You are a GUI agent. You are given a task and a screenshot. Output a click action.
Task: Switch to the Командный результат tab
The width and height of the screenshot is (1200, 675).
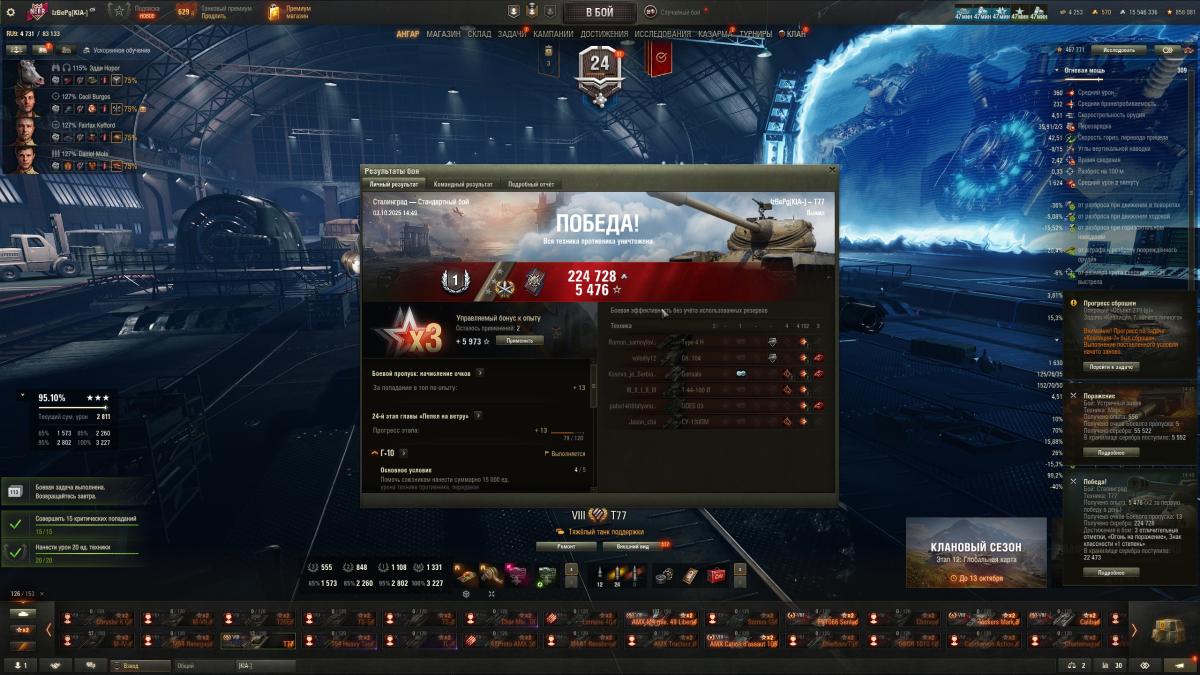coord(461,184)
